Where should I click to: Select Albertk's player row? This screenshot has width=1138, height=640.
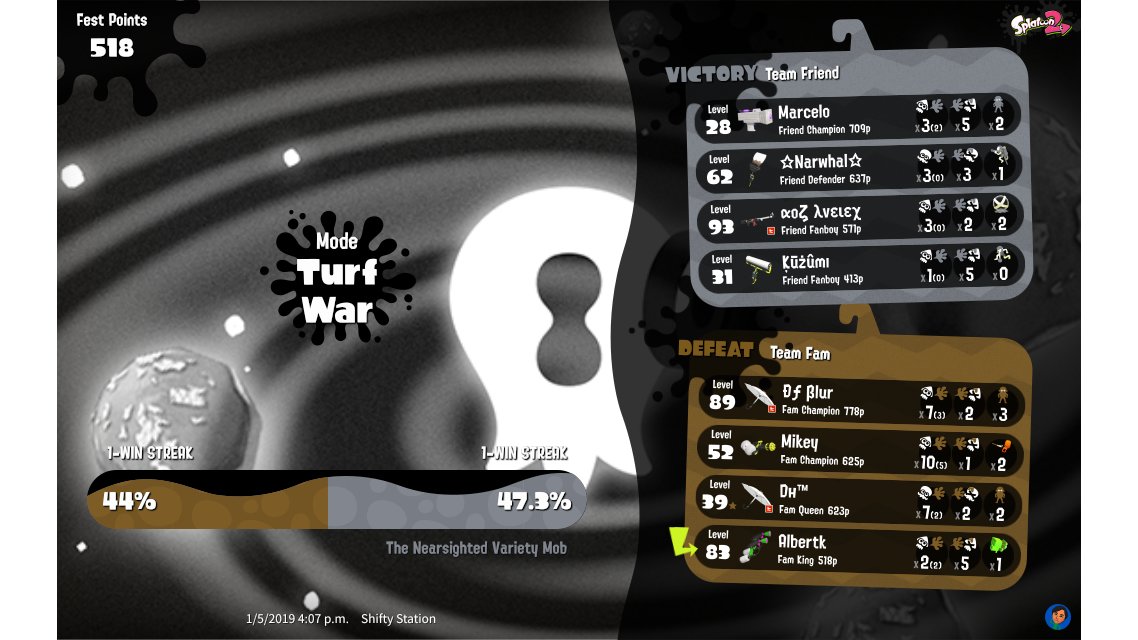pyautogui.click(x=858, y=550)
